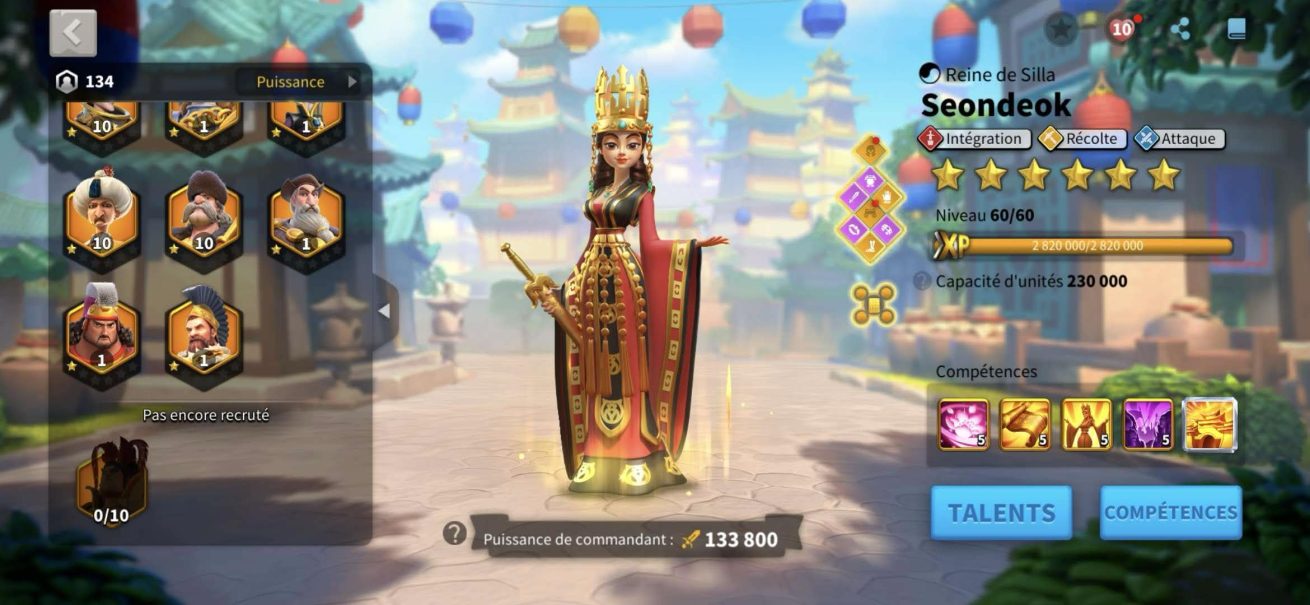The height and width of the screenshot is (605, 1310).
Task: Share the commander via share icon
Action: (1181, 29)
